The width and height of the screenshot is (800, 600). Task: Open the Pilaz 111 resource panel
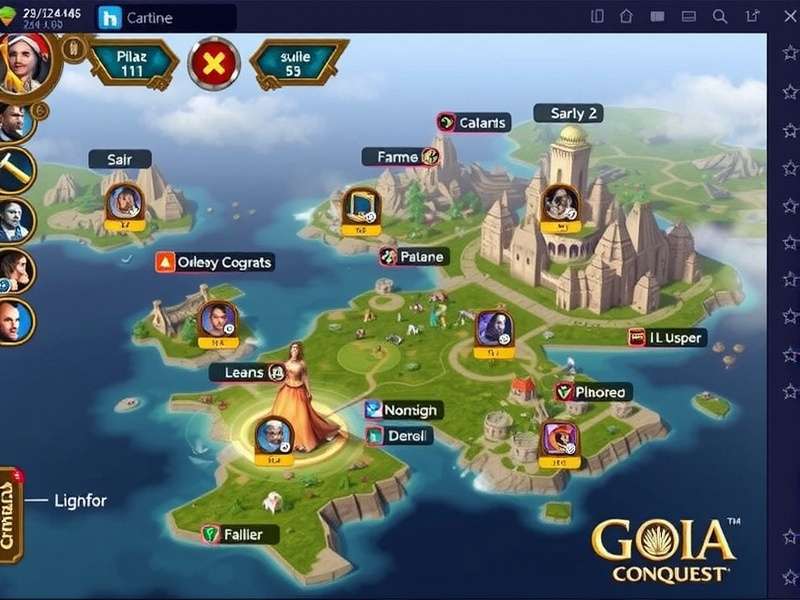133,64
